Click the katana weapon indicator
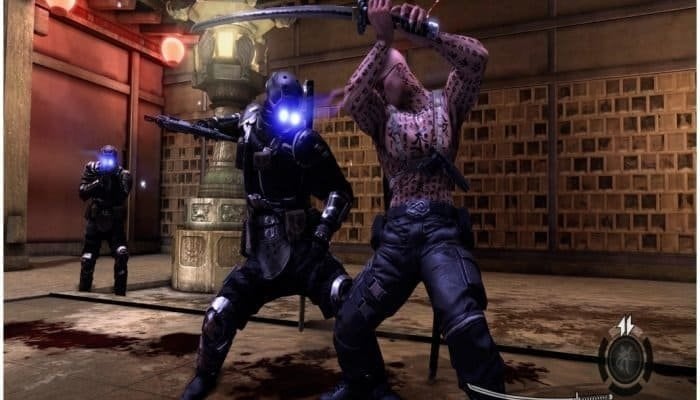 point(540,391)
